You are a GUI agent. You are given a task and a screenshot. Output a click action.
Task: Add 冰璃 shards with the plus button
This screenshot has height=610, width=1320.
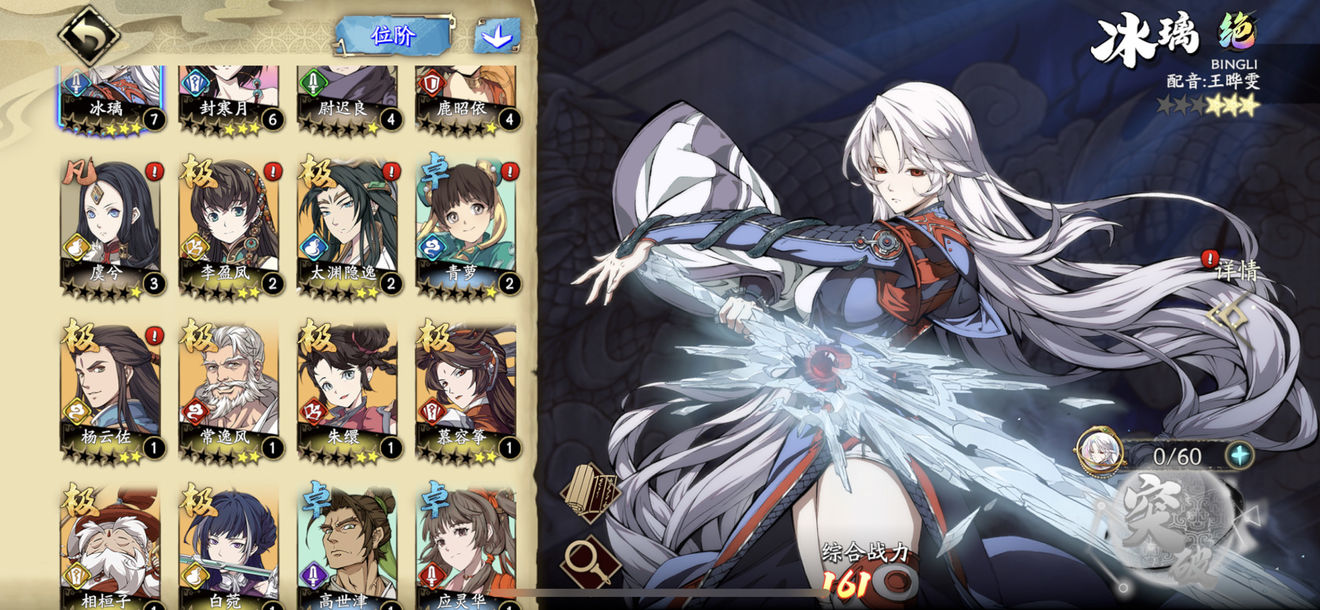point(1240,455)
